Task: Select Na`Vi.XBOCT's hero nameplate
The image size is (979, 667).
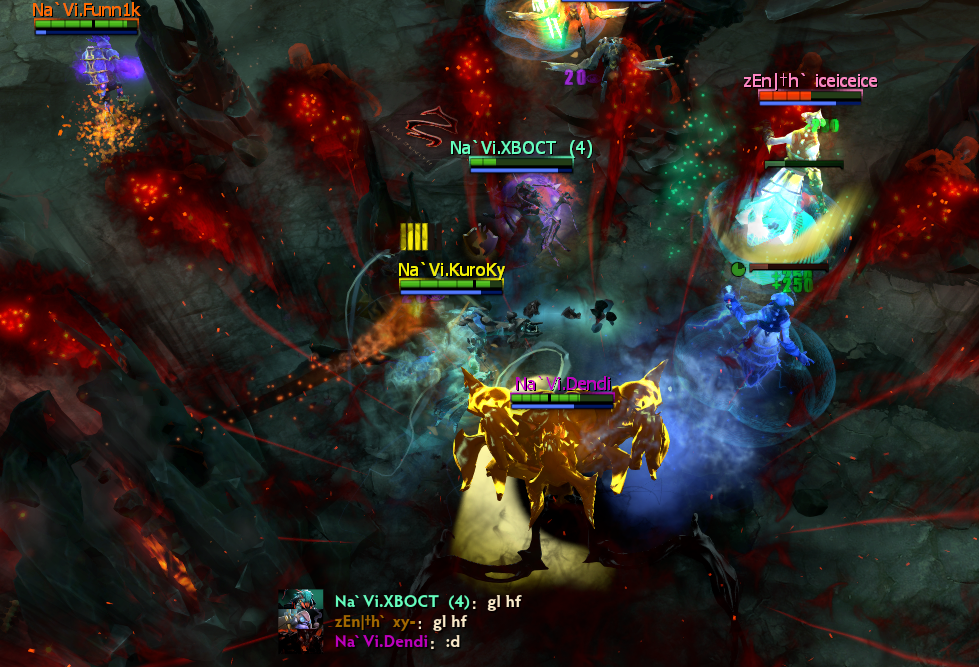Action: pyautogui.click(x=521, y=148)
